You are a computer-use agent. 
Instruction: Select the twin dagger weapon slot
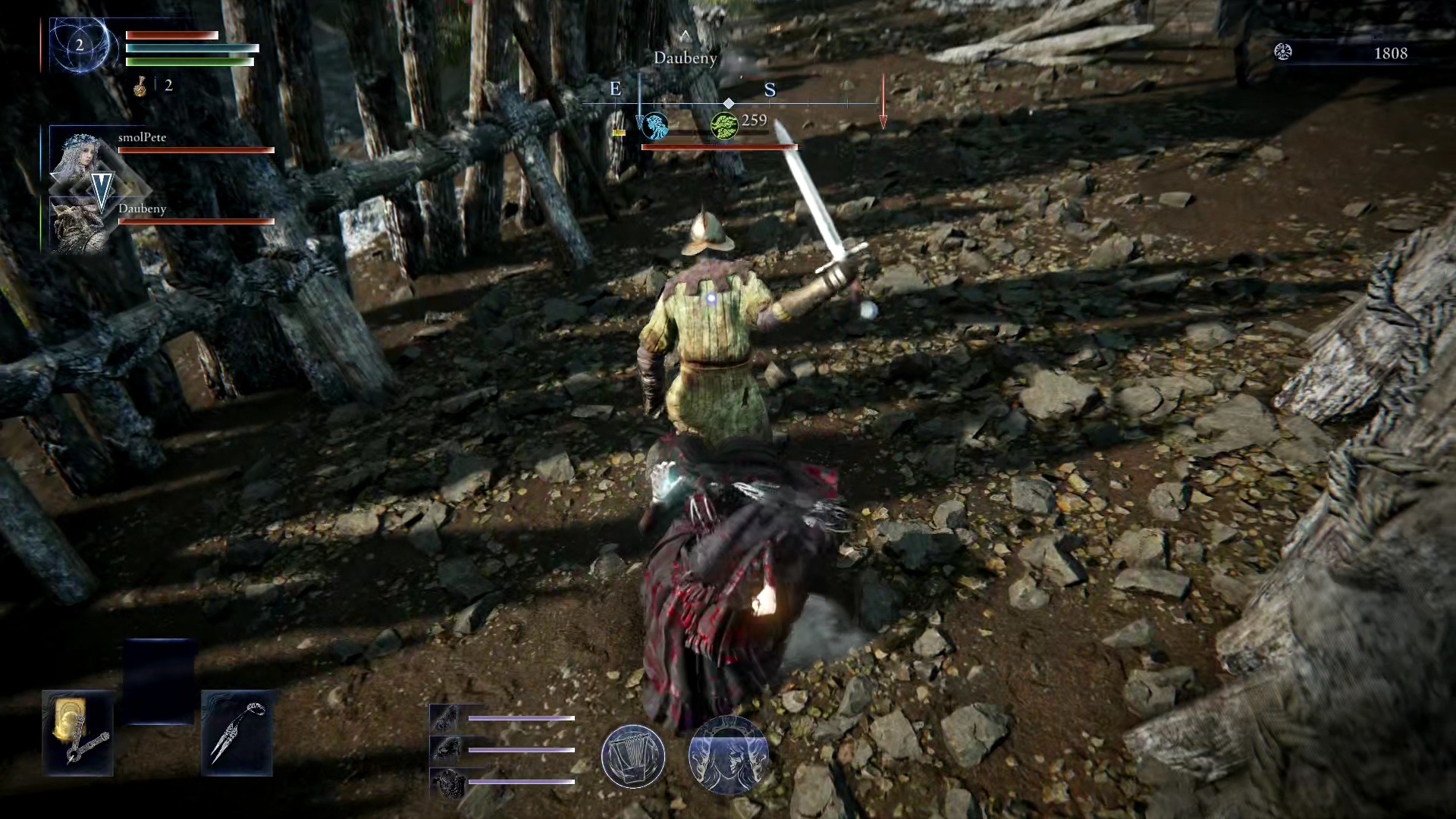click(x=237, y=733)
